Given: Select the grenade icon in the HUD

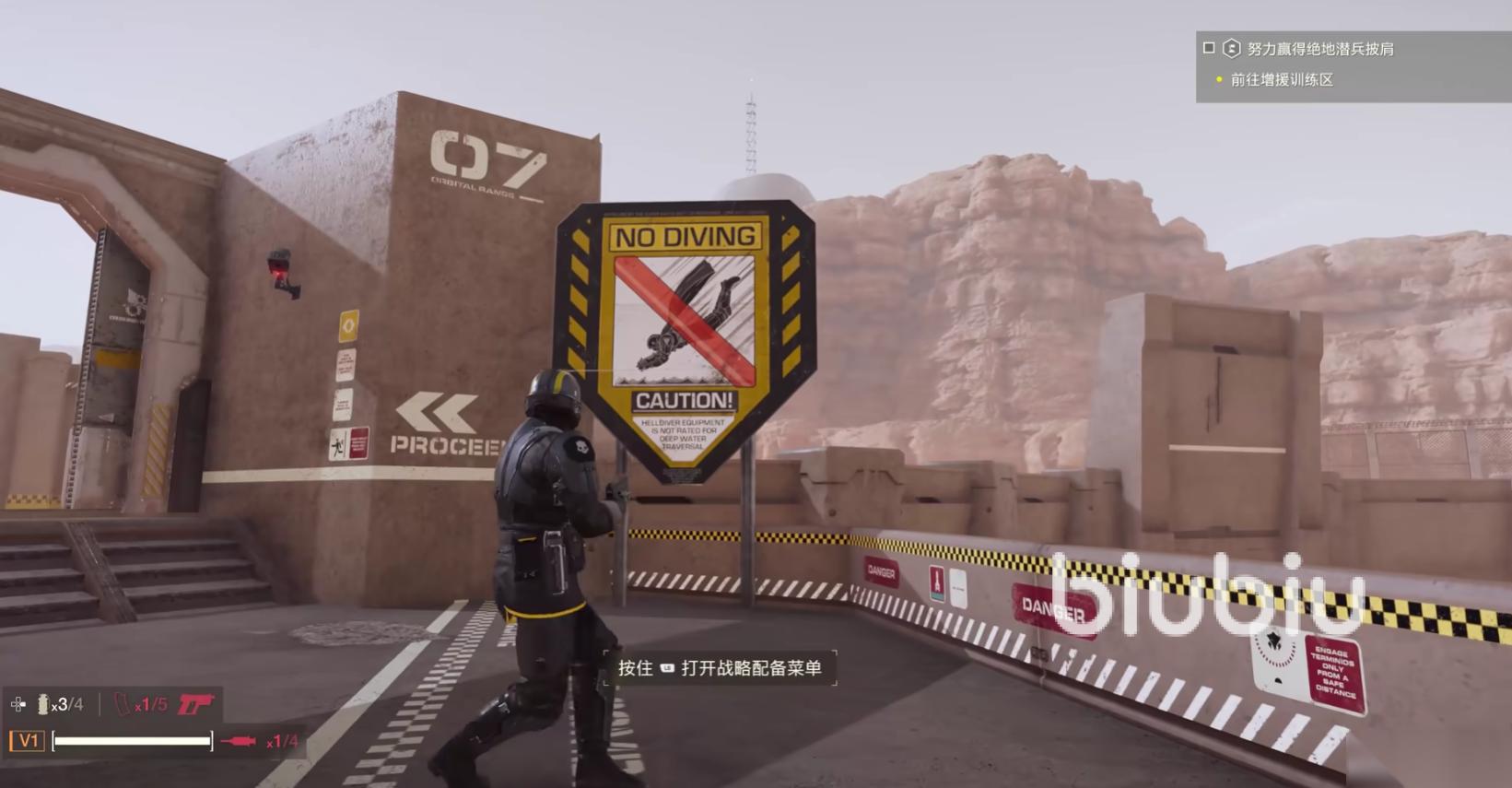Looking at the screenshot, I should tap(42, 705).
